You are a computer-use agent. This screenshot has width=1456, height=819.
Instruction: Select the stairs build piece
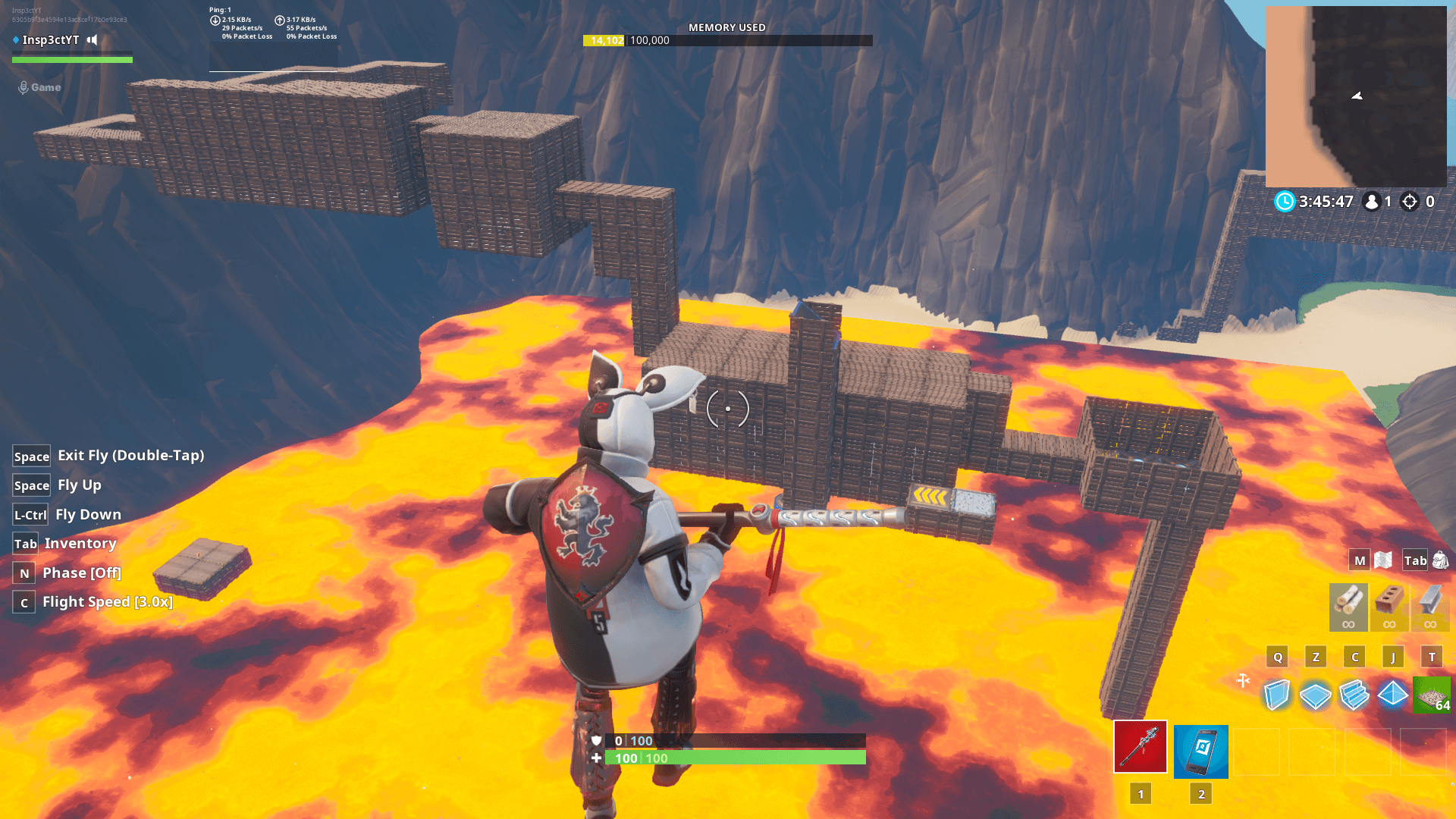click(x=1354, y=694)
